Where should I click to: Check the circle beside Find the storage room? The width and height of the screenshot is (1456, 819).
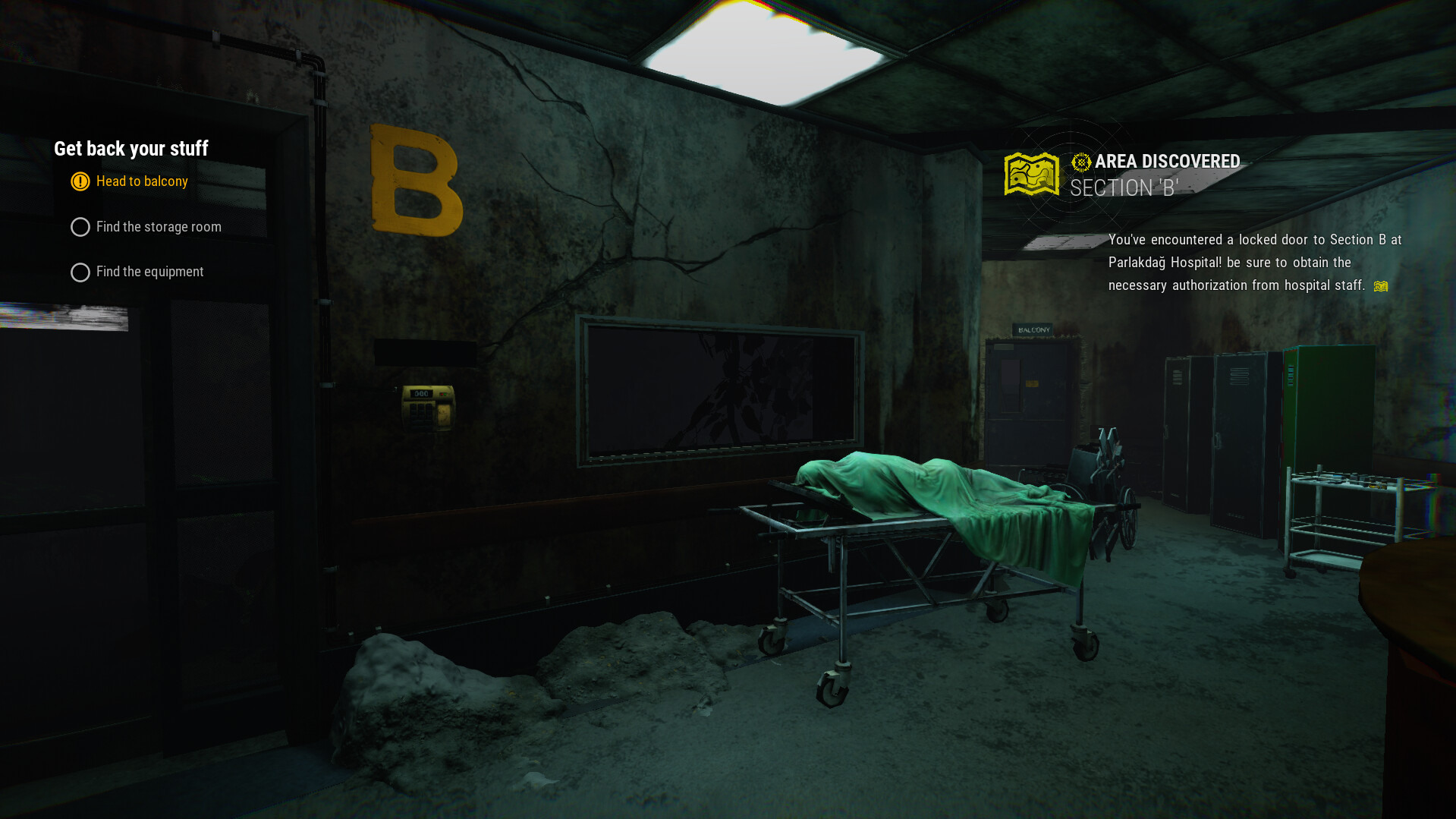(x=80, y=226)
